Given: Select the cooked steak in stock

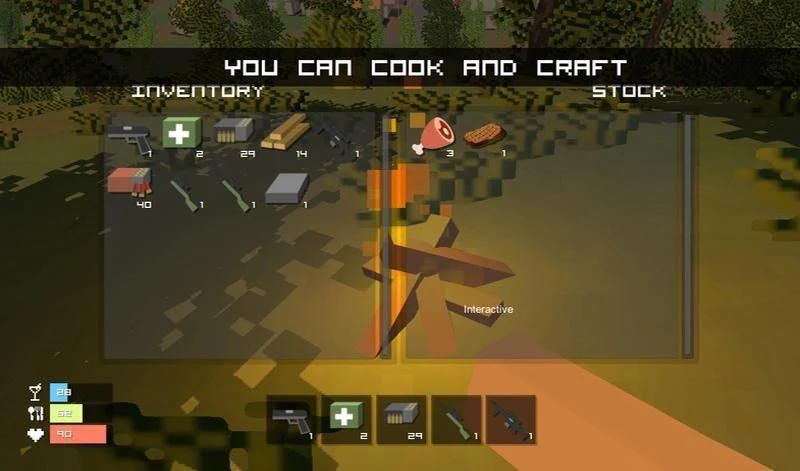Looking at the screenshot, I should pyautogui.click(x=486, y=134).
